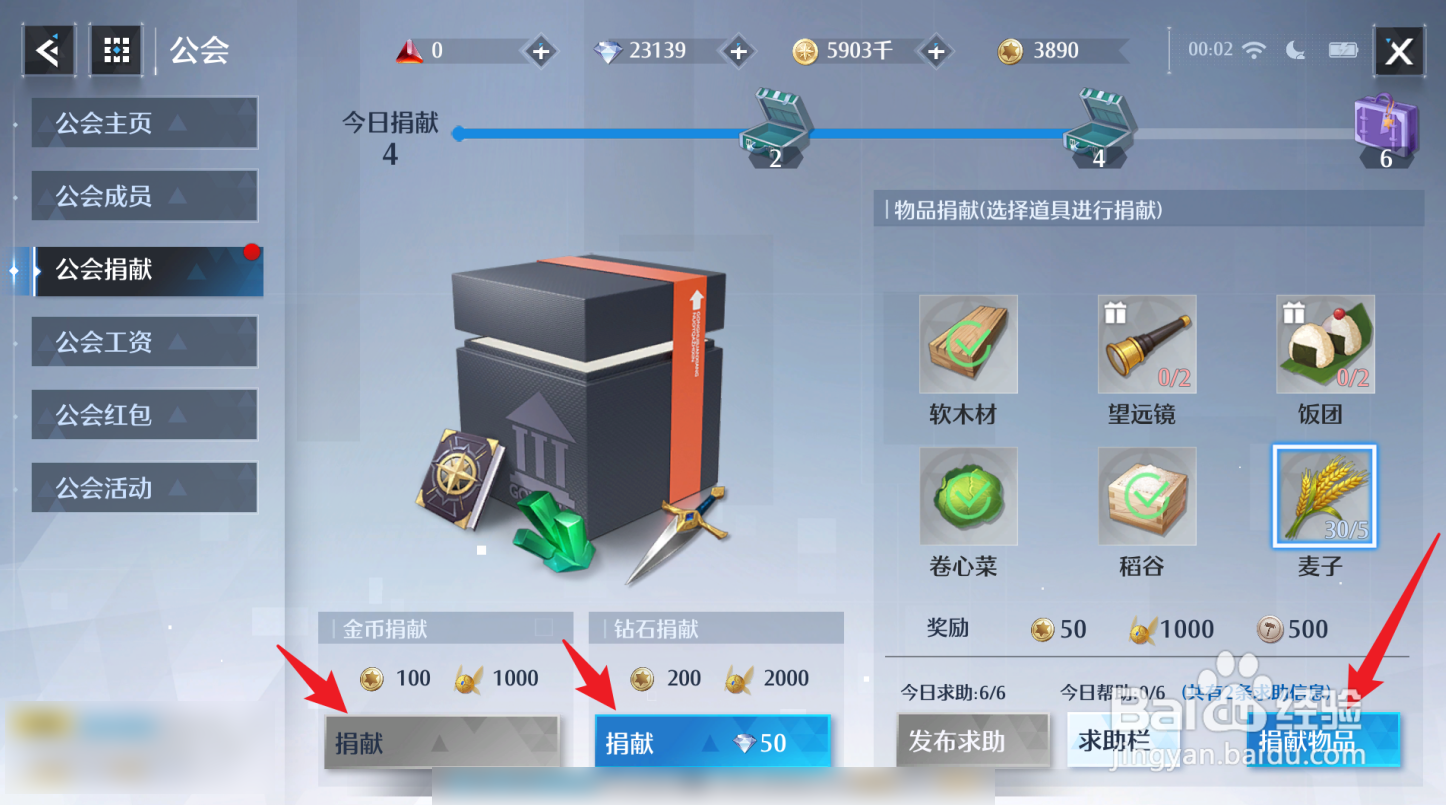Click the 望远镜 telescope donation item icon
This screenshot has height=805, width=1446.
(1146, 343)
